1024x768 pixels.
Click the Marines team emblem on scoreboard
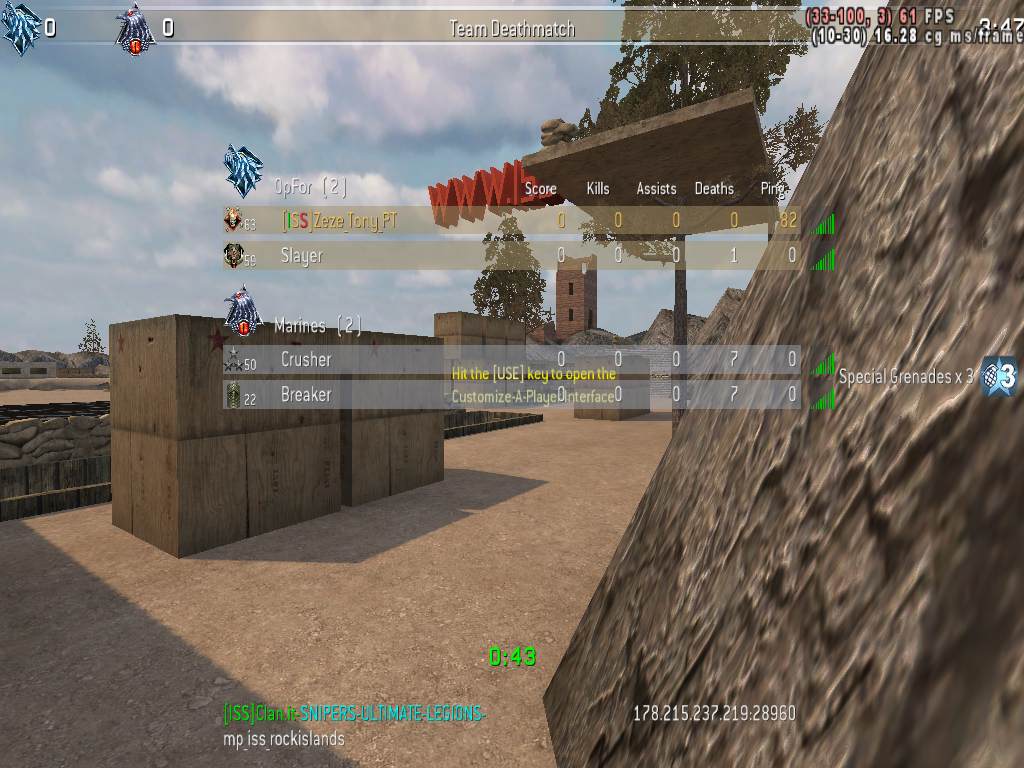(x=243, y=310)
